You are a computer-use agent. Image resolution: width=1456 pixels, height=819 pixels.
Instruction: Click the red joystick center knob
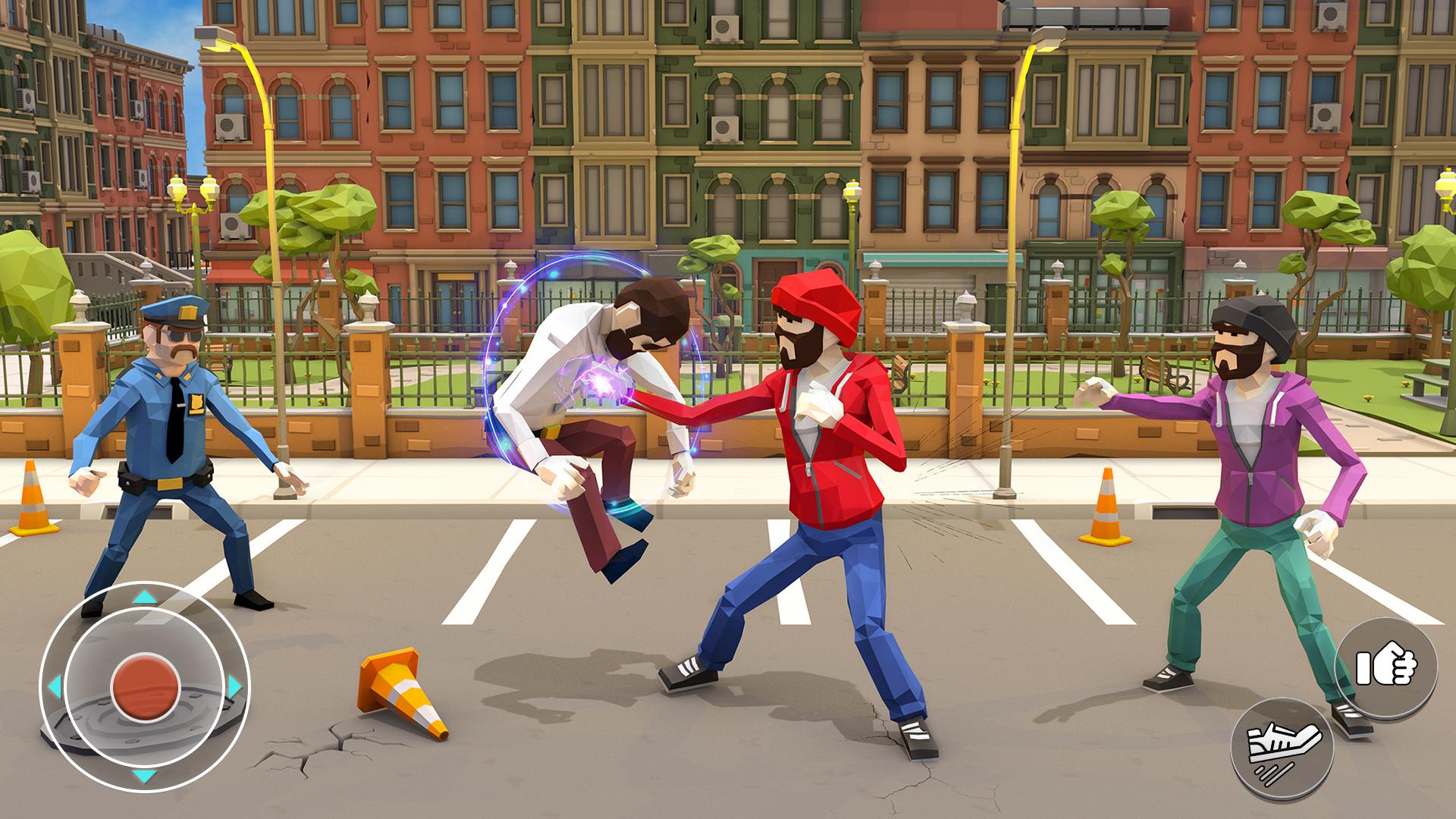pos(145,688)
